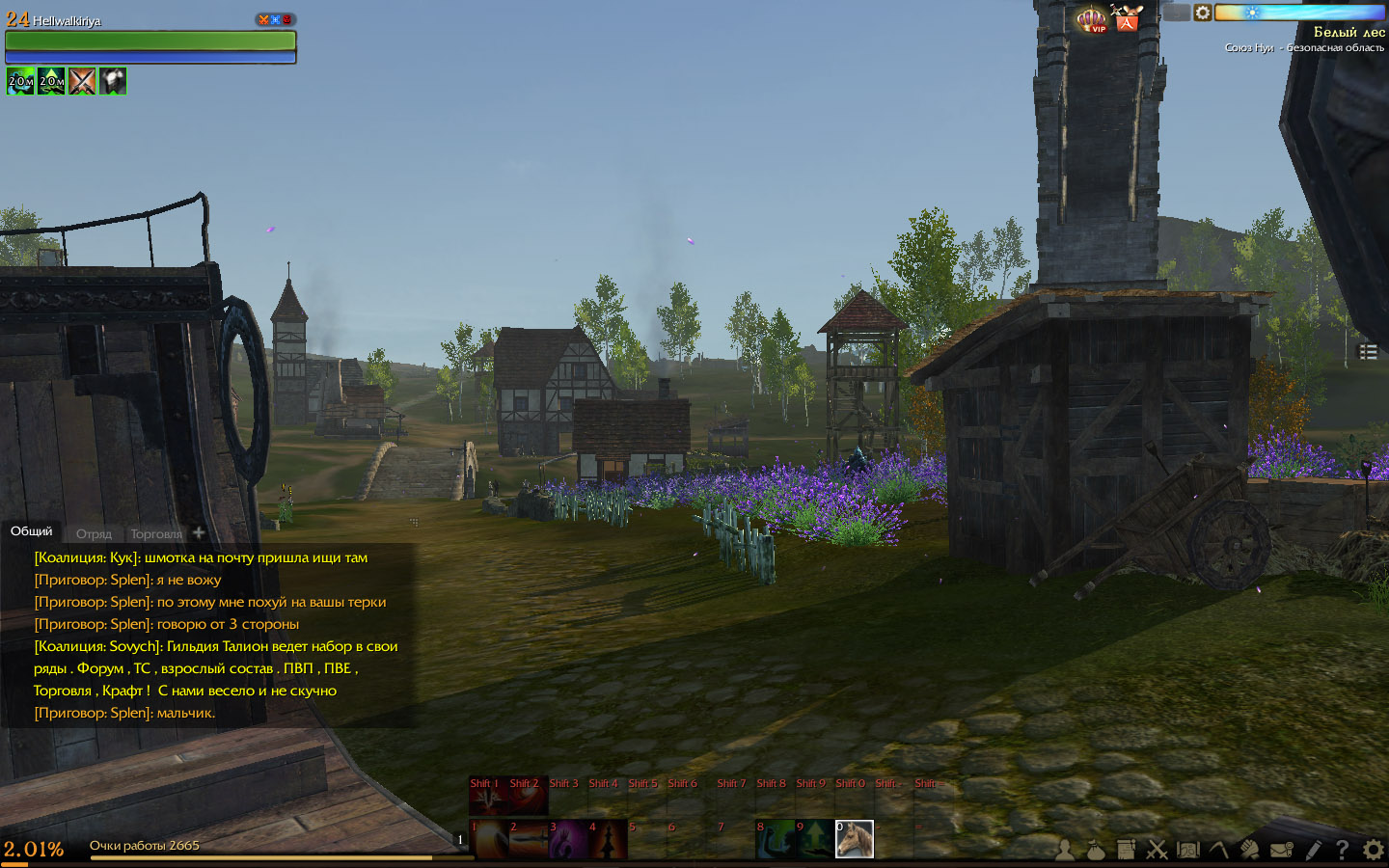Open the Торговля chat tab
The height and width of the screenshot is (868, 1389).
(x=156, y=533)
